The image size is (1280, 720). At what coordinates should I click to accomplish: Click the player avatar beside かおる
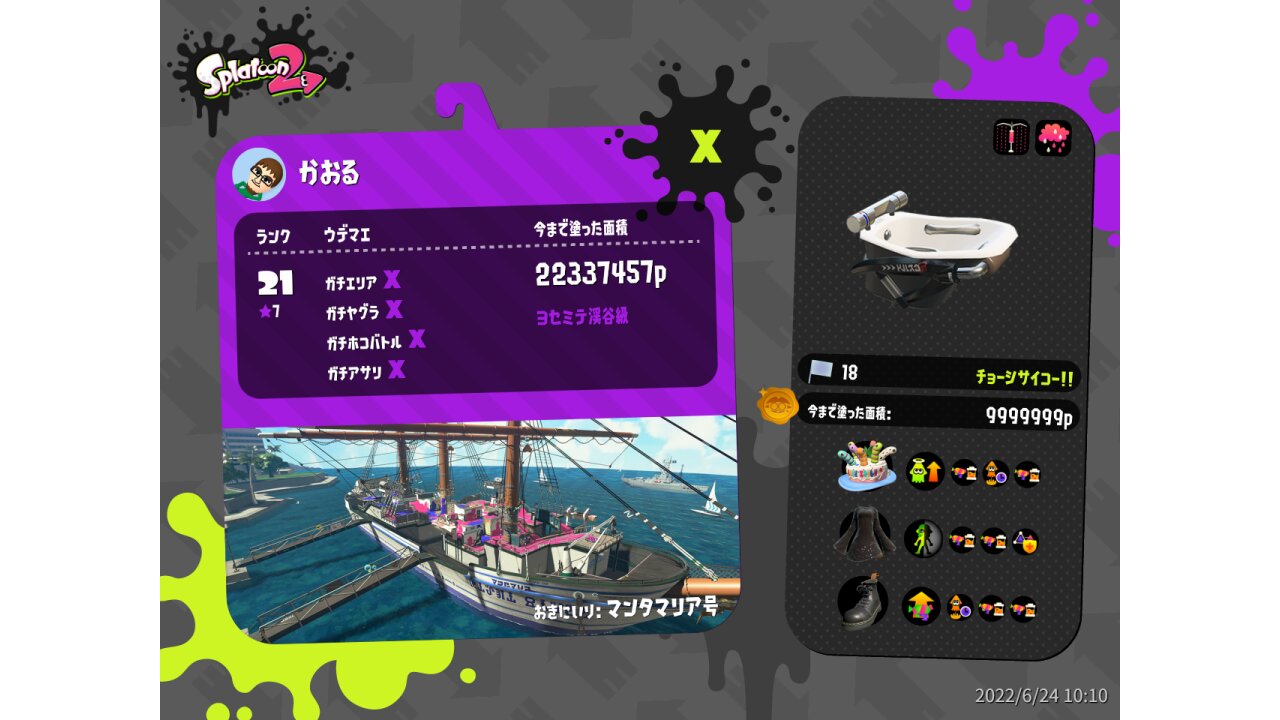tap(259, 175)
